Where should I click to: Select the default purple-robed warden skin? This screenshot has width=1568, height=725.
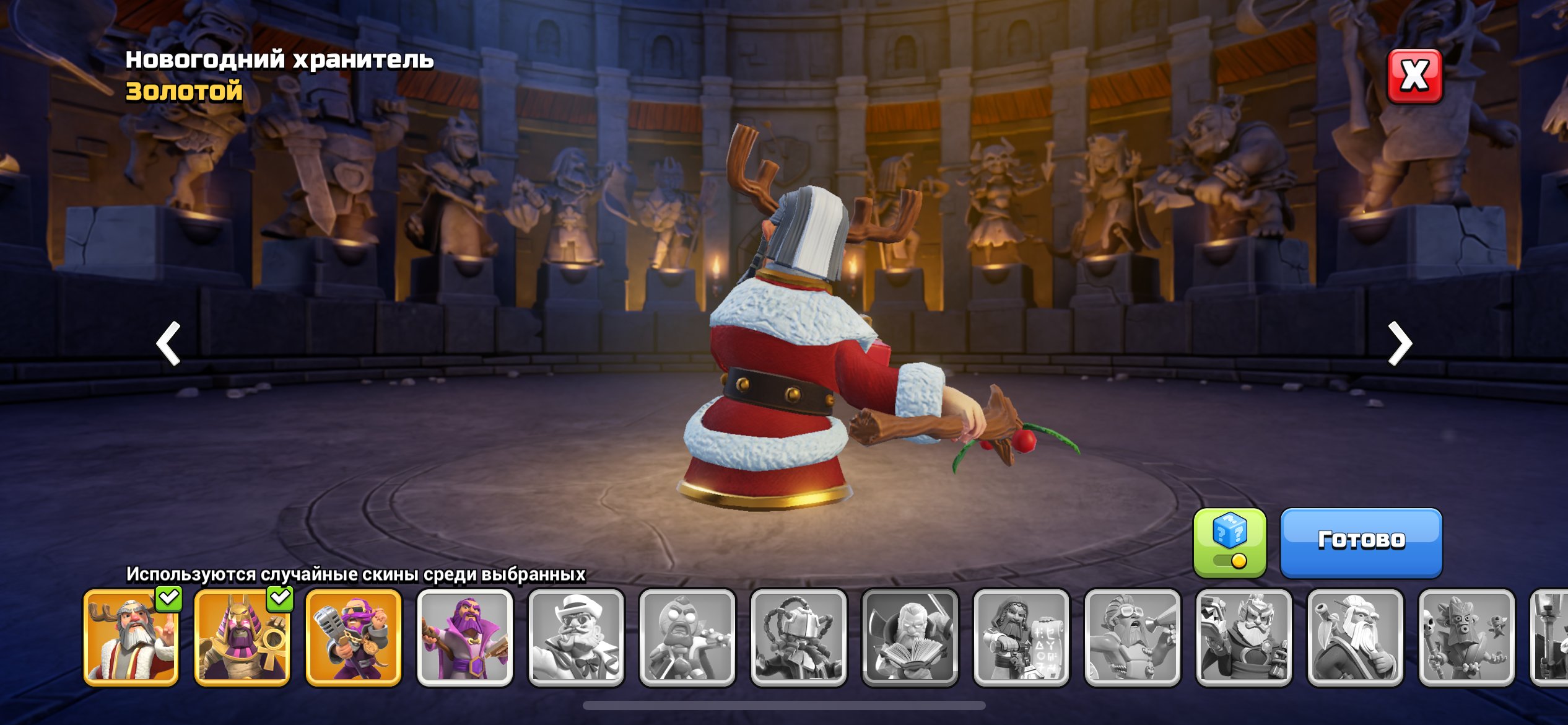(x=465, y=638)
